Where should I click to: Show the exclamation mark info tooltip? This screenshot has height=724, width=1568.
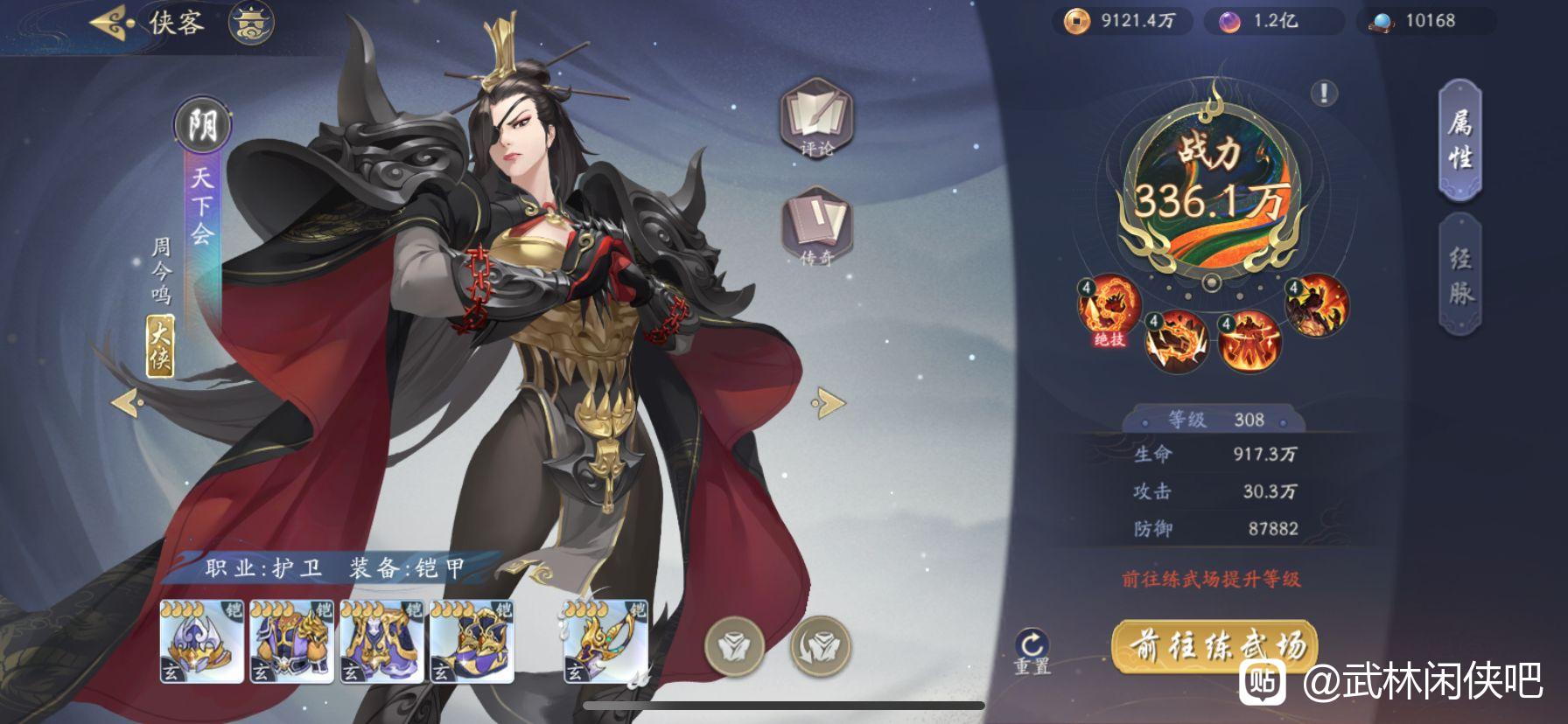click(x=1324, y=93)
